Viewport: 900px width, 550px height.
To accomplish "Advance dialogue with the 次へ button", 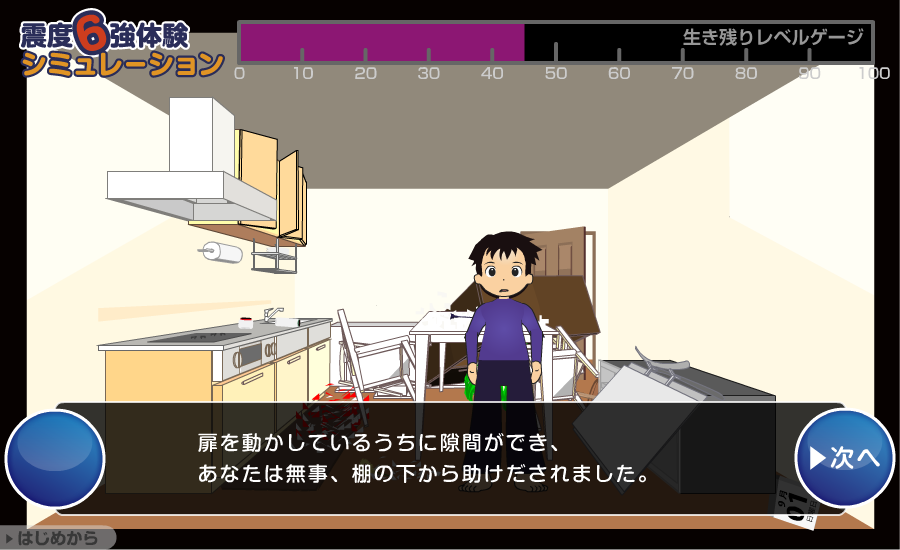I will click(844, 458).
